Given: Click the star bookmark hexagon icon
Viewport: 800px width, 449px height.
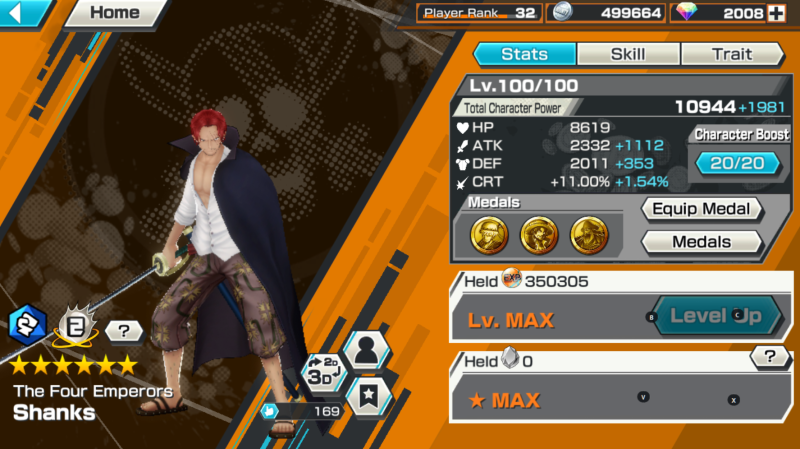Looking at the screenshot, I should (370, 397).
